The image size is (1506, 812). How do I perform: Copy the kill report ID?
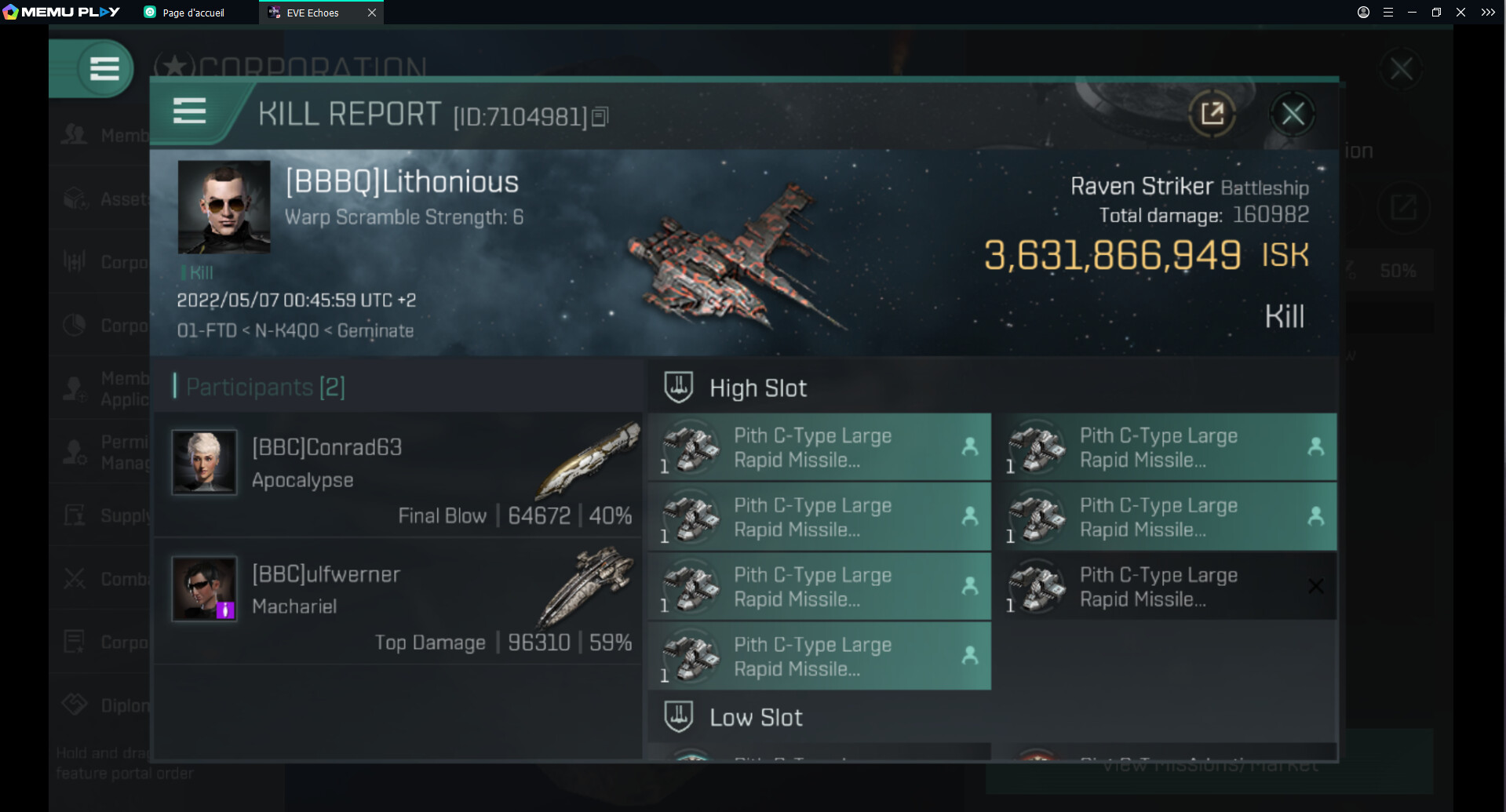(x=600, y=117)
